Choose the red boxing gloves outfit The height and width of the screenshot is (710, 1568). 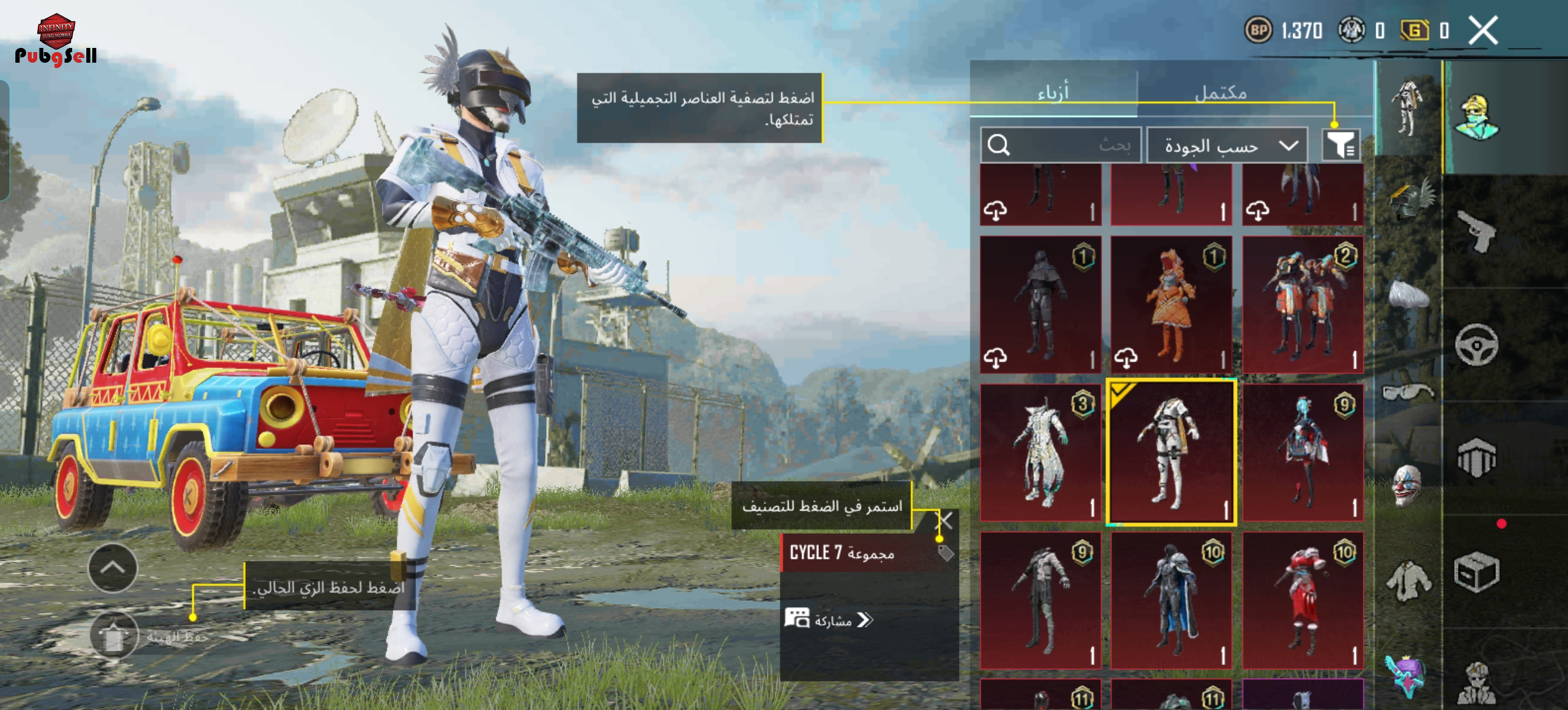(x=1302, y=600)
